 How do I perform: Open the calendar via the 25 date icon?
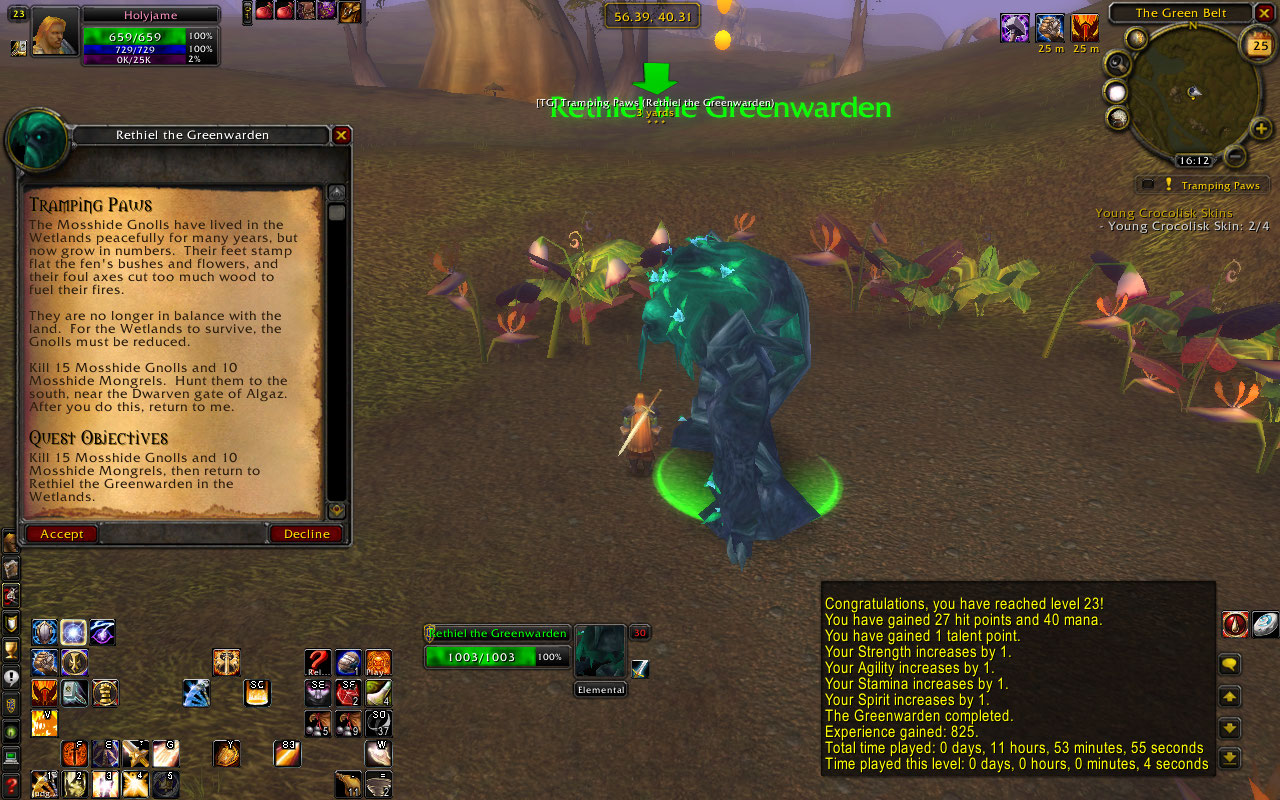click(1259, 45)
